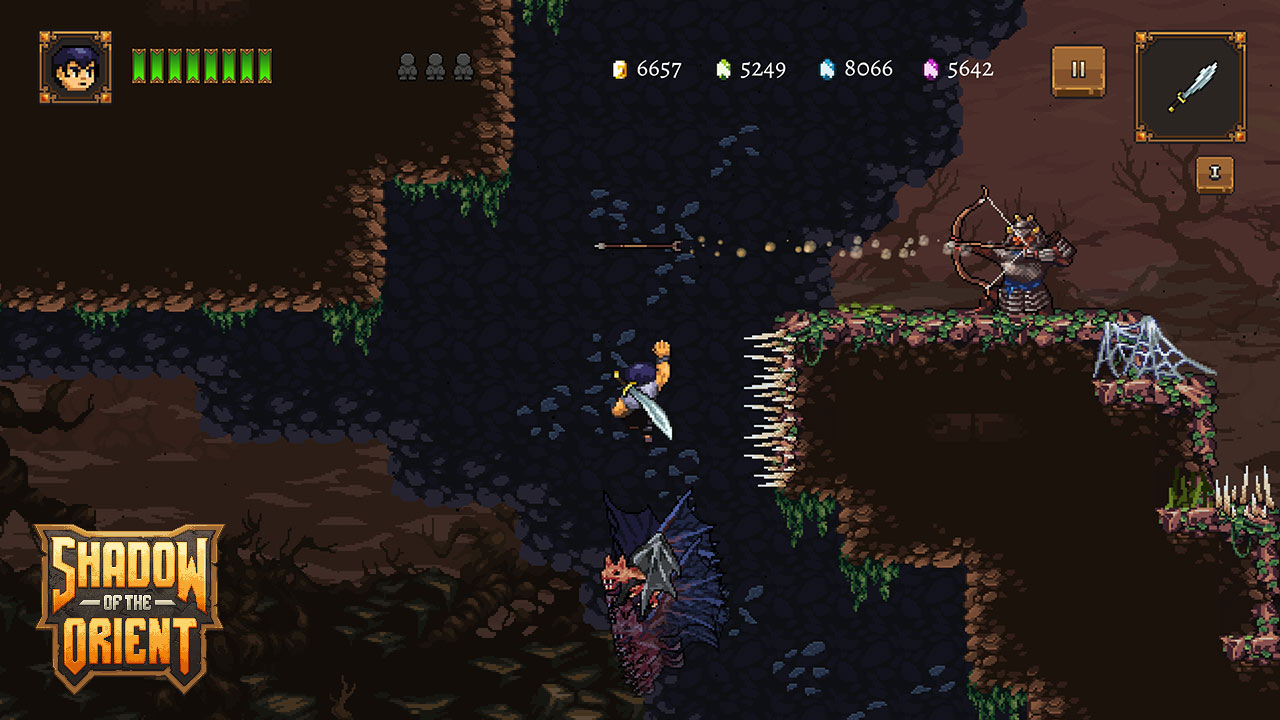
Task: Tap the hero portrait icon
Action: coord(75,67)
